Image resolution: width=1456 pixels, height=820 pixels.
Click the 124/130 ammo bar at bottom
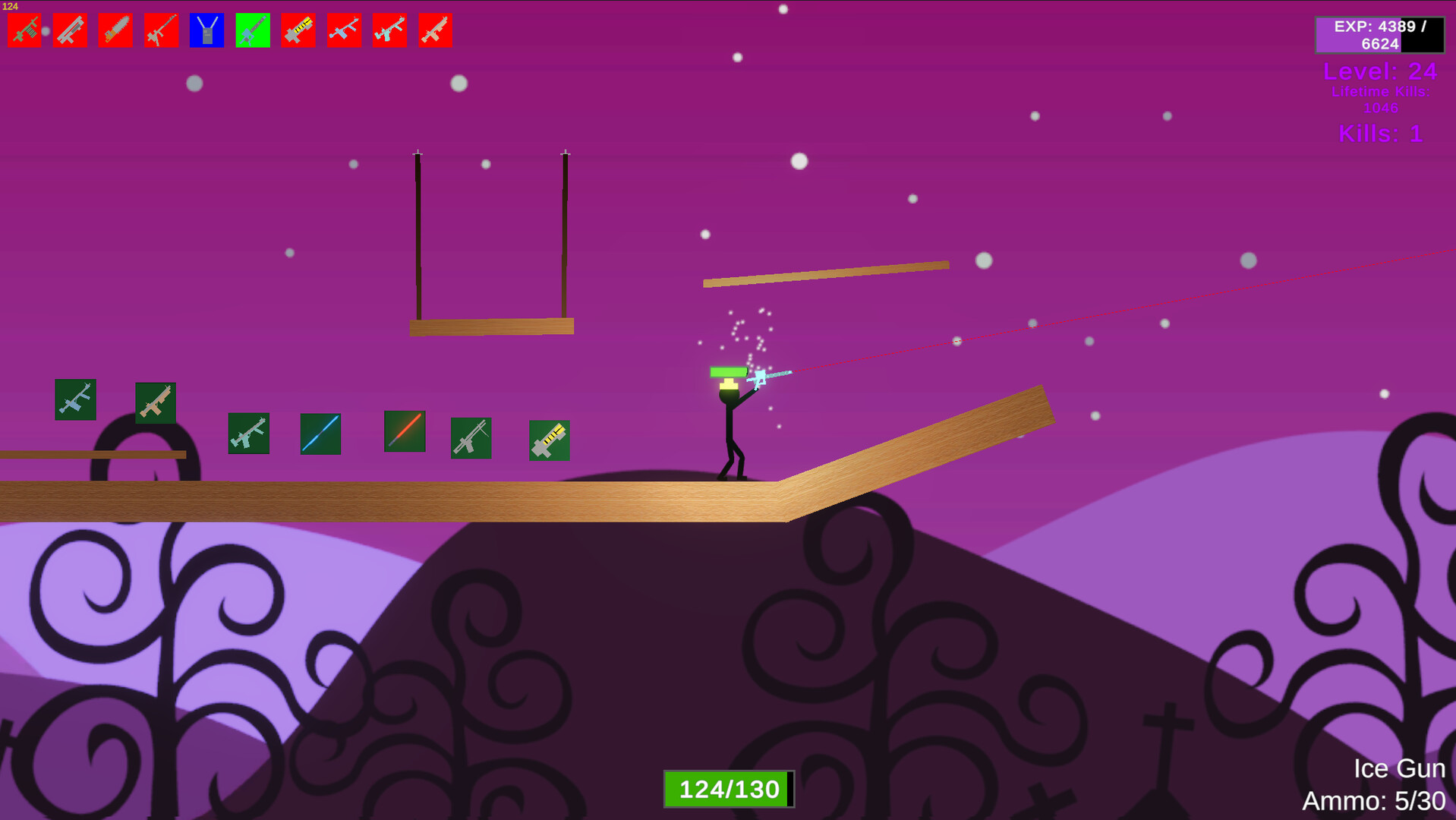[x=728, y=788]
